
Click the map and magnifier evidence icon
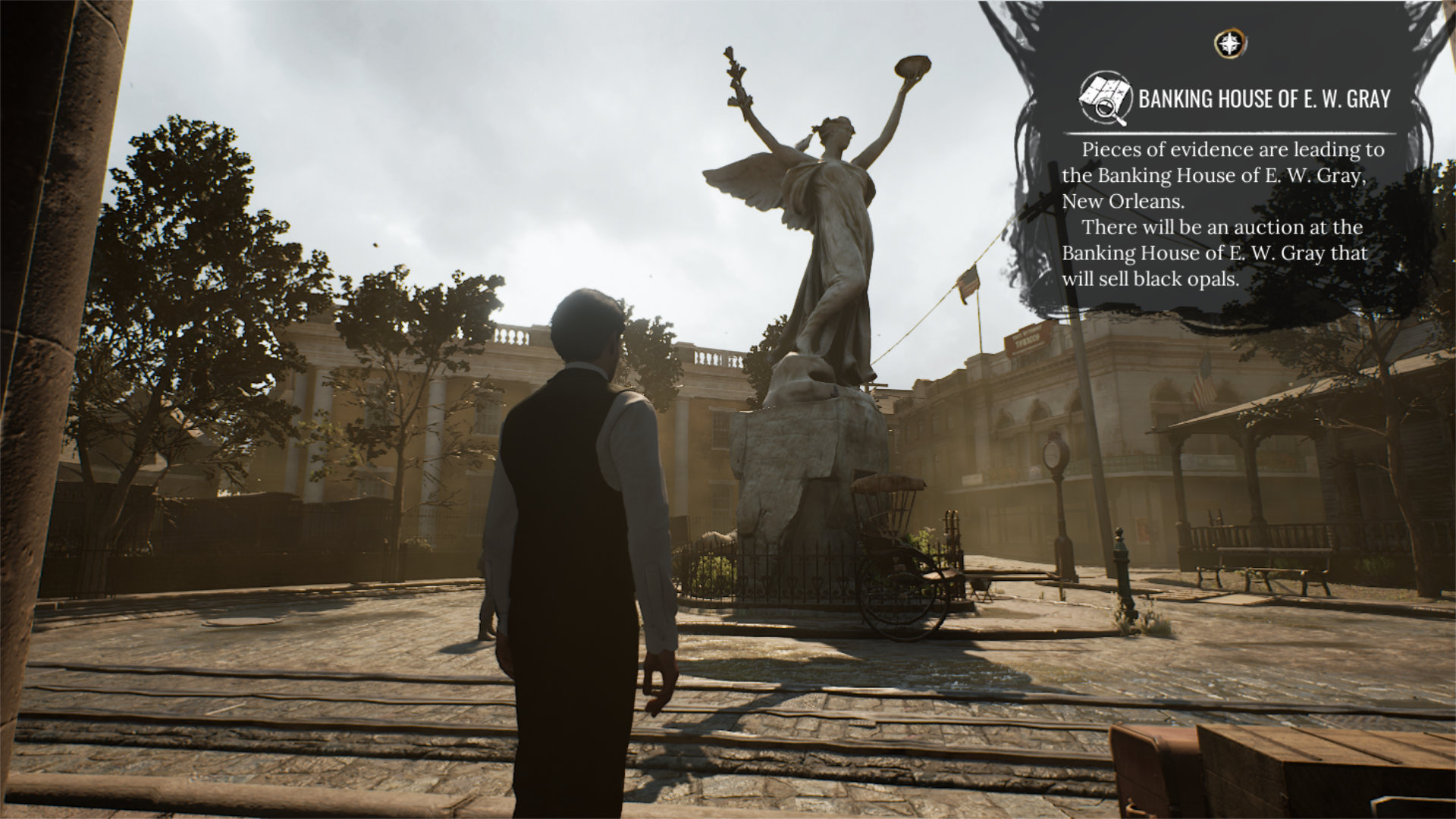(x=1104, y=99)
